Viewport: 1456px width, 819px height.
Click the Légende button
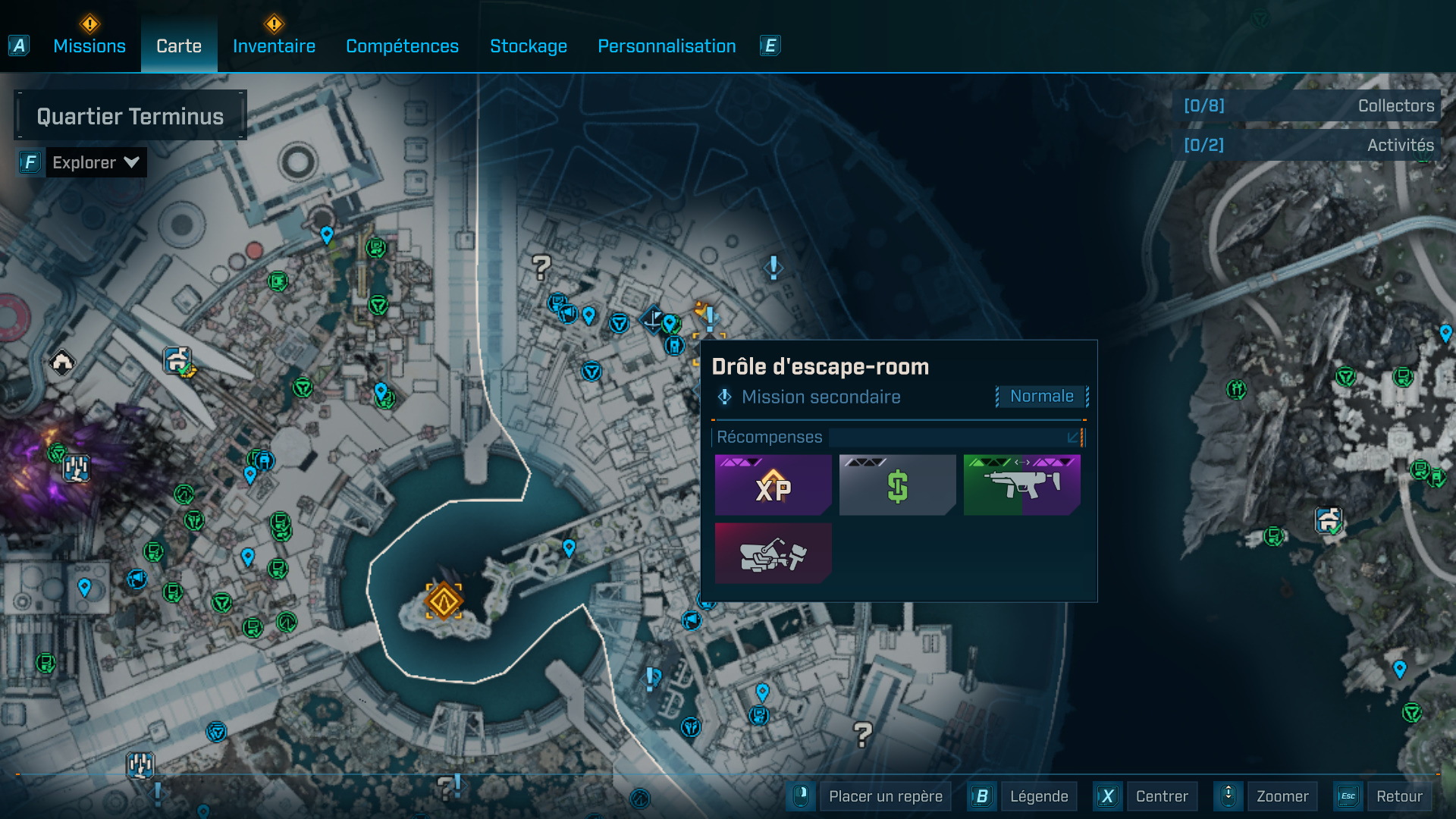1038,796
